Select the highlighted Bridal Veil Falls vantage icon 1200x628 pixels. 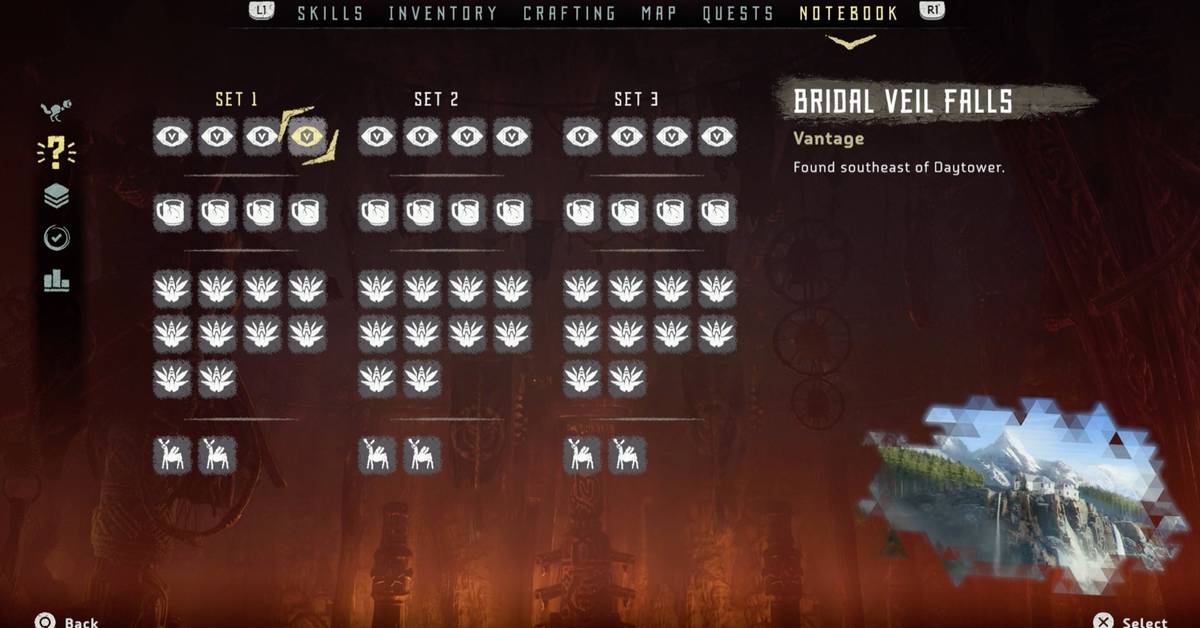[307, 137]
